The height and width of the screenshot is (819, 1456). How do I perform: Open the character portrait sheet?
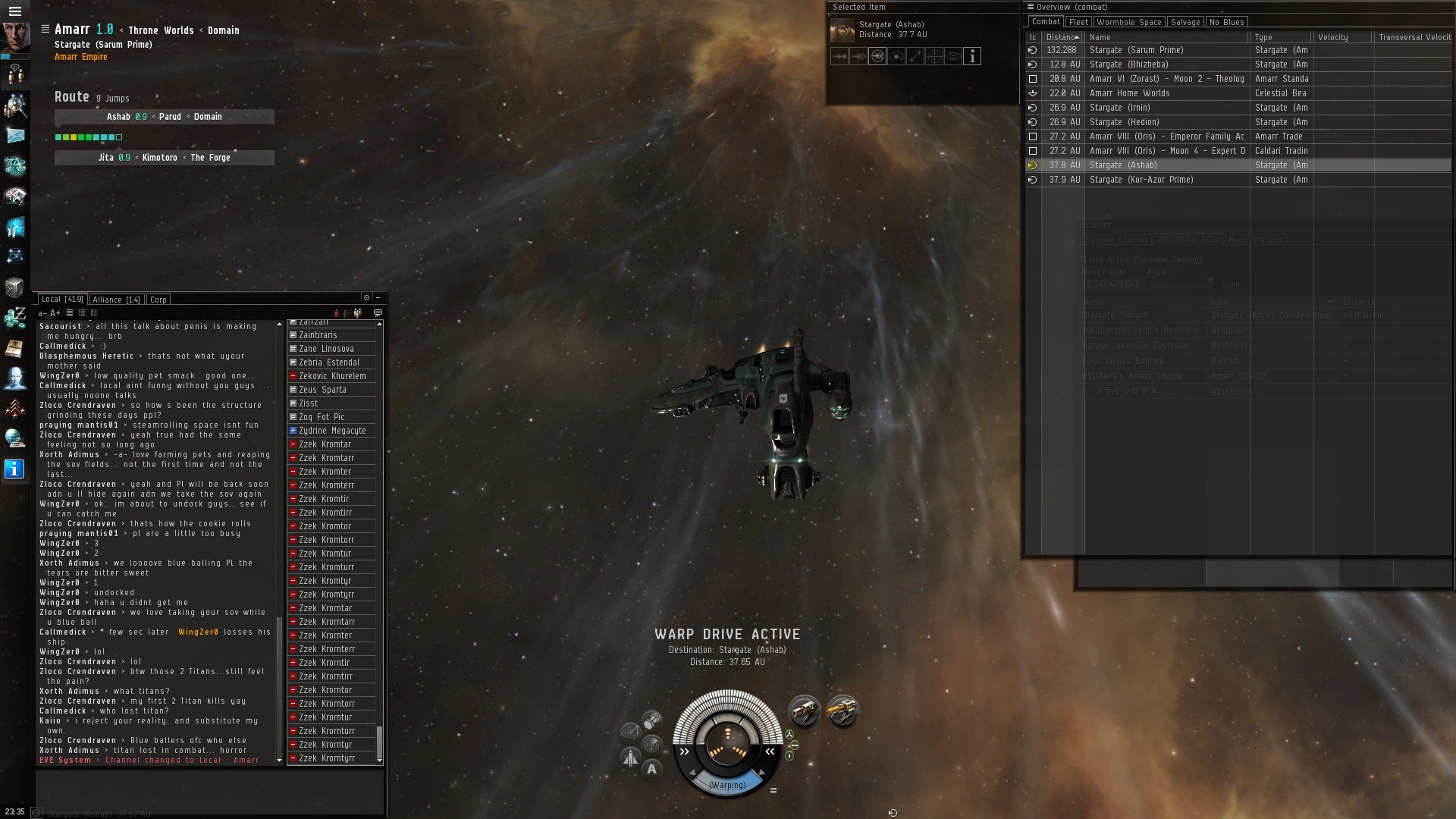[x=15, y=36]
